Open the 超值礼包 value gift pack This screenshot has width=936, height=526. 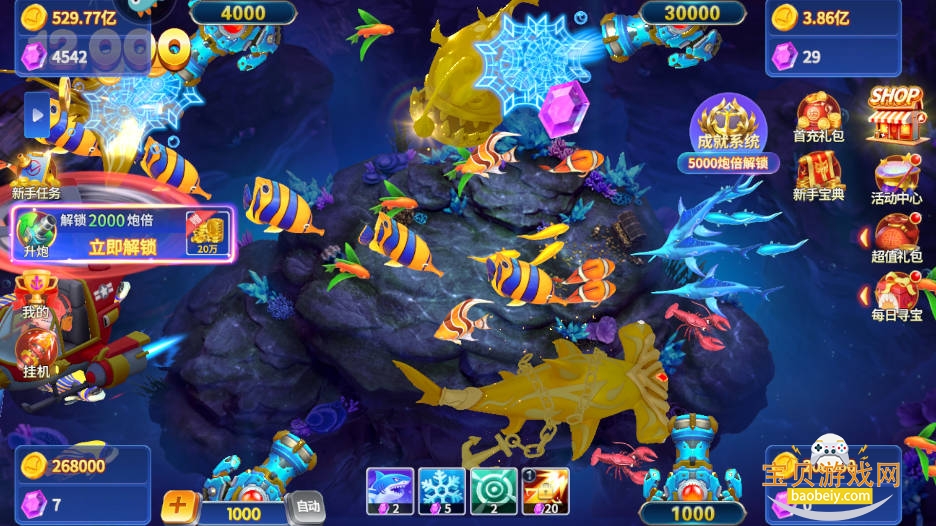click(896, 240)
